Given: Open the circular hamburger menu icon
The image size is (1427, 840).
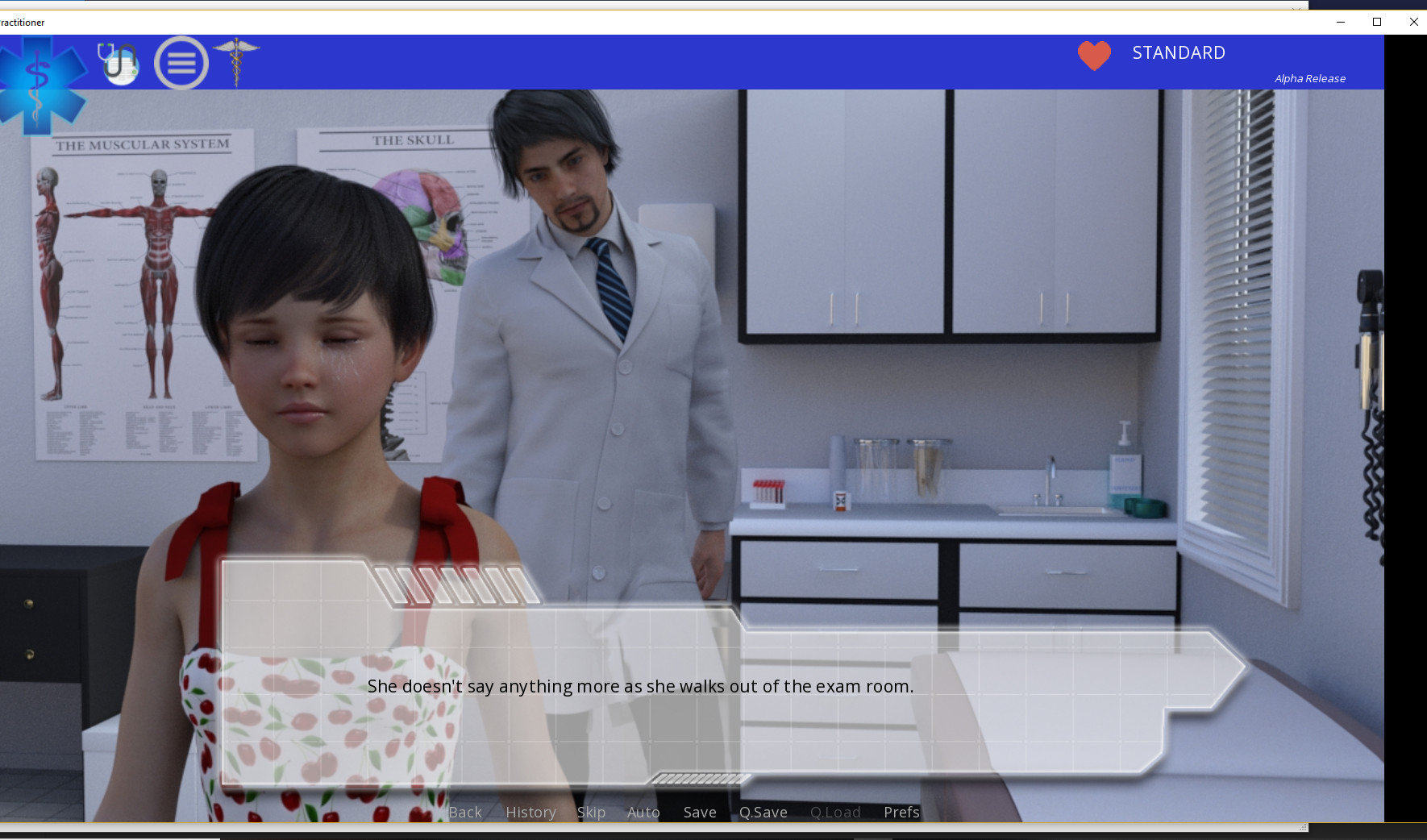Looking at the screenshot, I should 181,62.
